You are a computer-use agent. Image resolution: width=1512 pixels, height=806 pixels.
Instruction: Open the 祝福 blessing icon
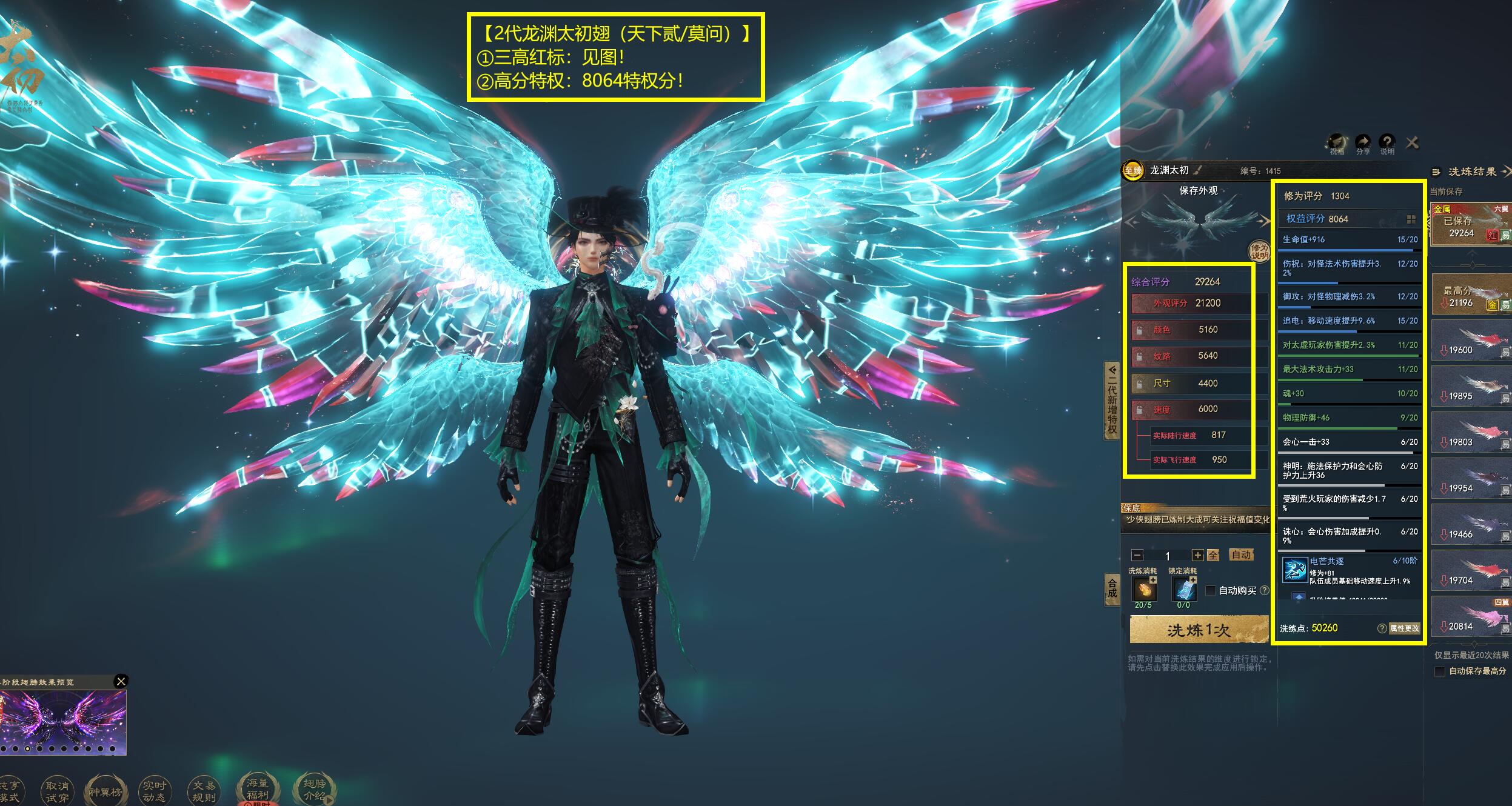pos(1337,143)
